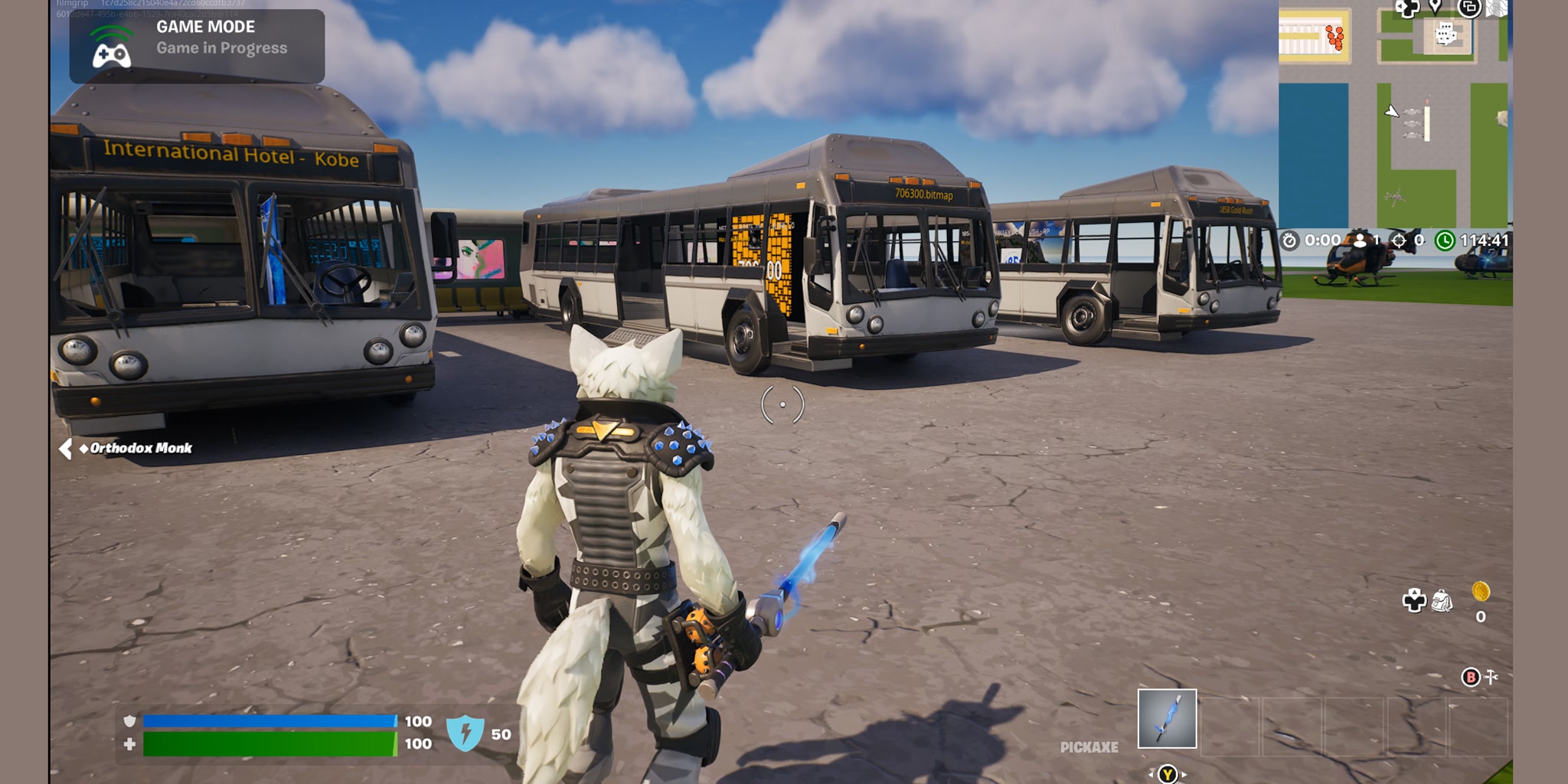Open the inventory via the backpack icon
Image resolution: width=1568 pixels, height=784 pixels.
tap(1442, 602)
